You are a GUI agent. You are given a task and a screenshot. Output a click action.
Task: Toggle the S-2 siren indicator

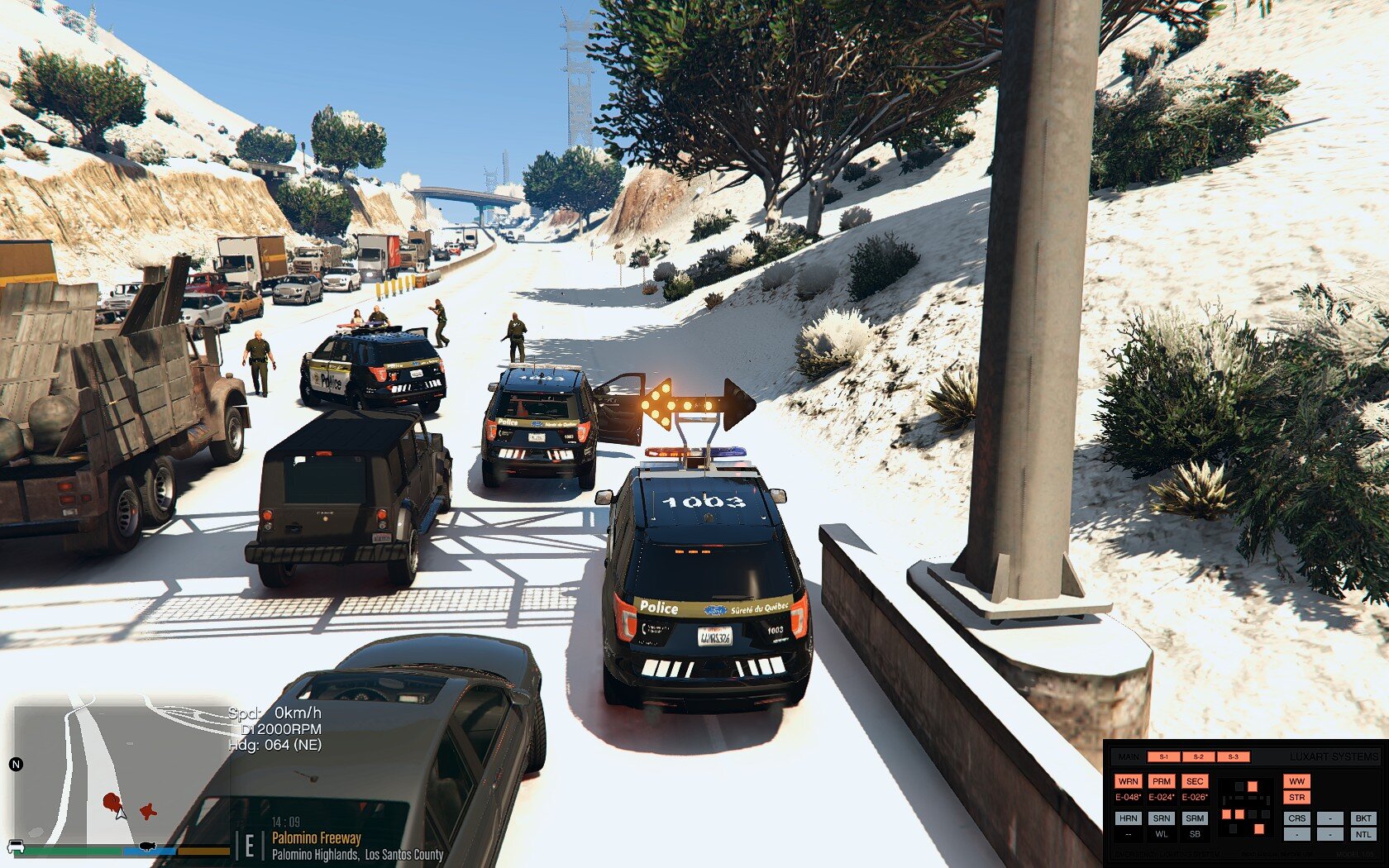click(1198, 756)
